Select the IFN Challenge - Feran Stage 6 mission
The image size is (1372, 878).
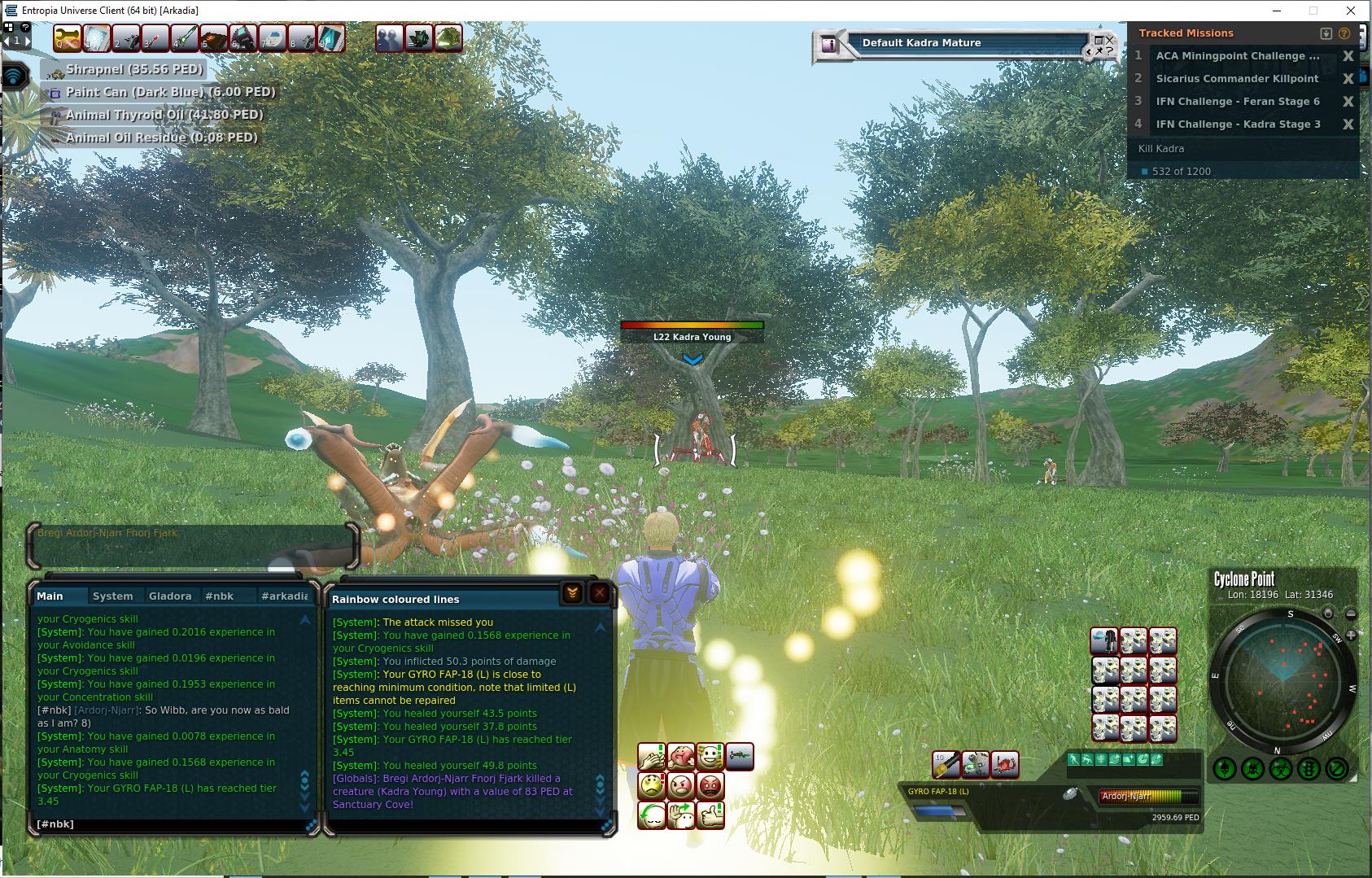(1238, 102)
